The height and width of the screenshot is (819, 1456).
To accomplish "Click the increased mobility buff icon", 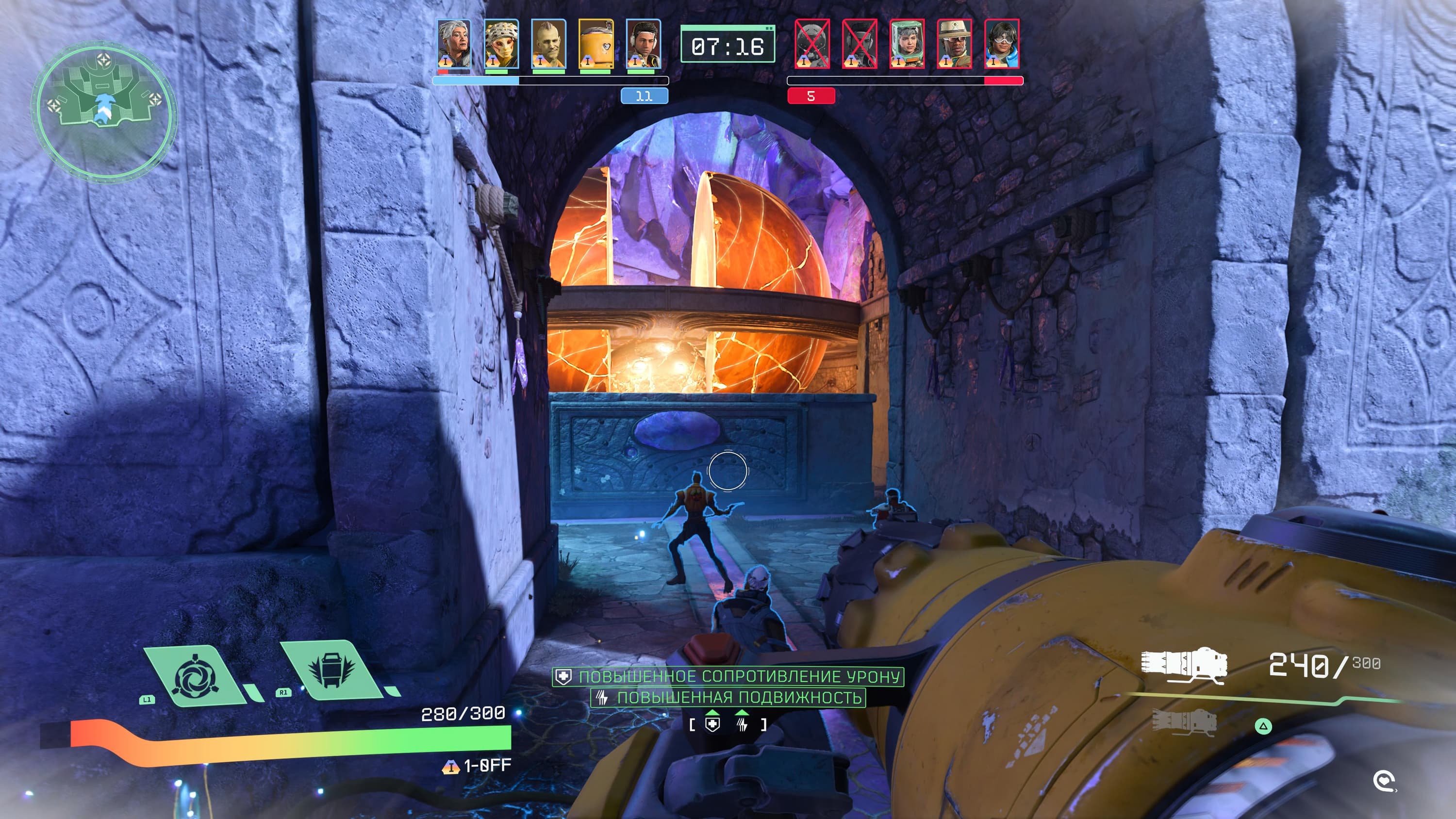I will point(742,724).
